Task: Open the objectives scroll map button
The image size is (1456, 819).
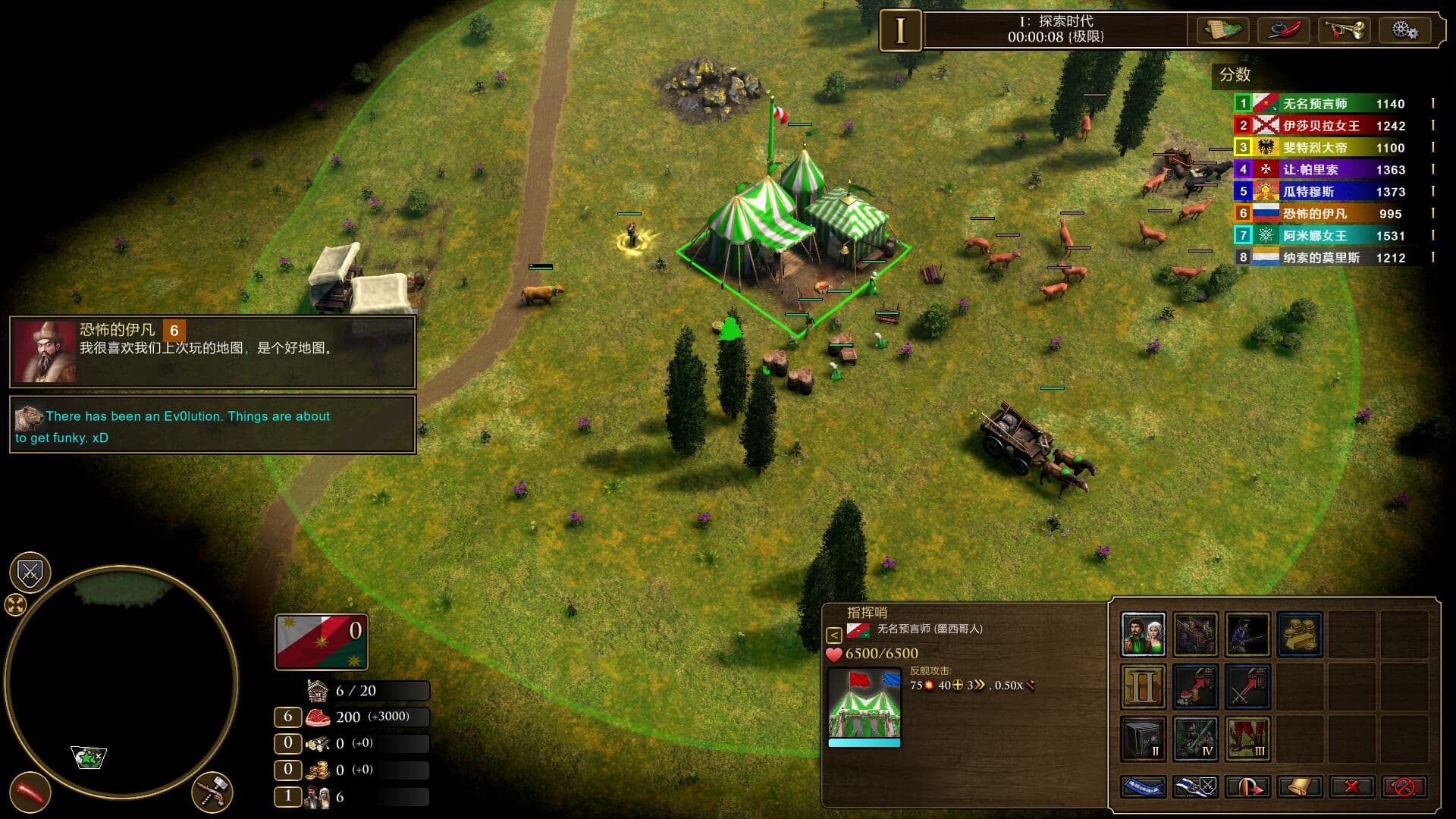Action: click(x=1222, y=30)
